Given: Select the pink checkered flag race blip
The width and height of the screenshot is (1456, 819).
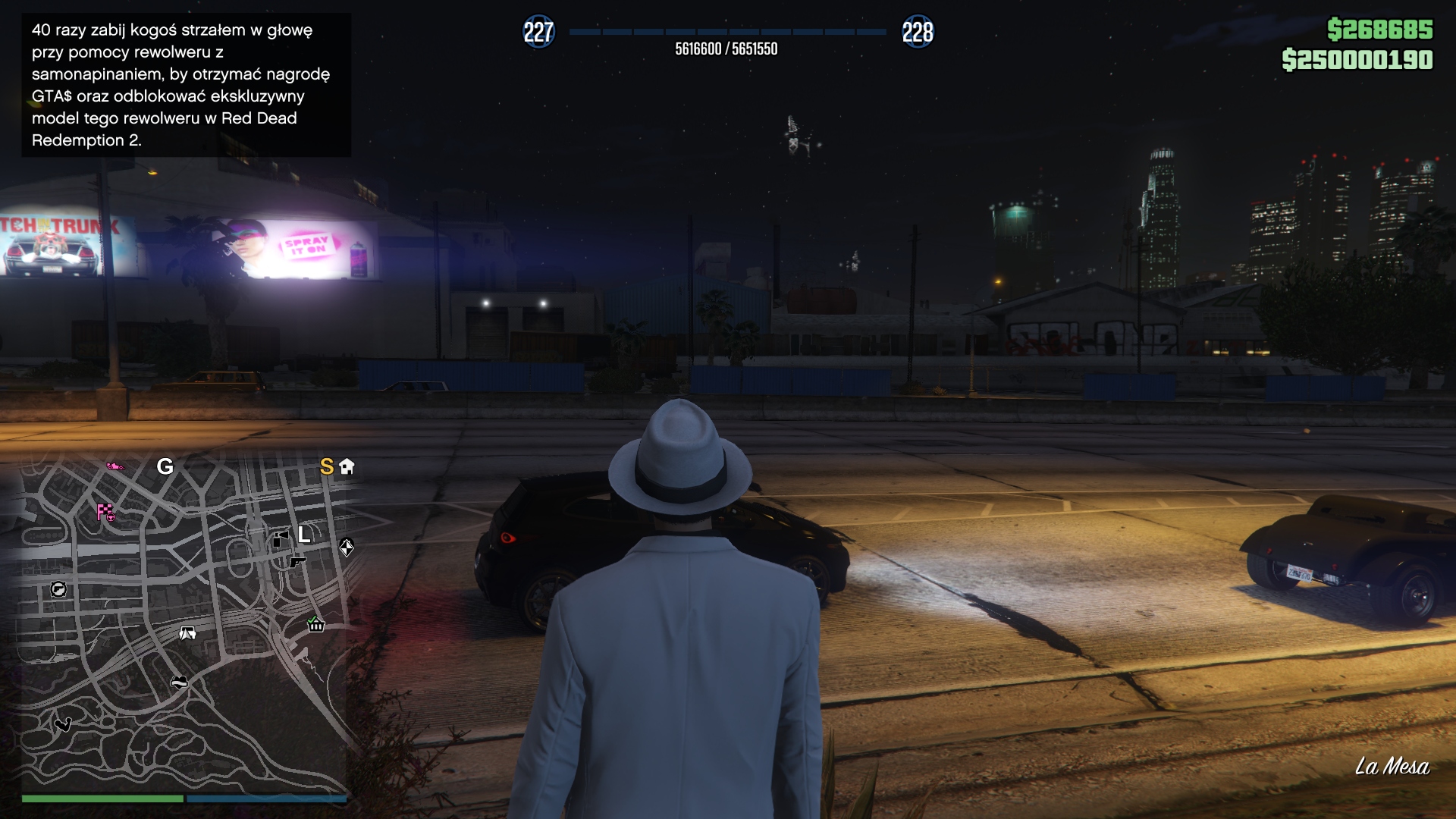Looking at the screenshot, I should pyautogui.click(x=105, y=513).
